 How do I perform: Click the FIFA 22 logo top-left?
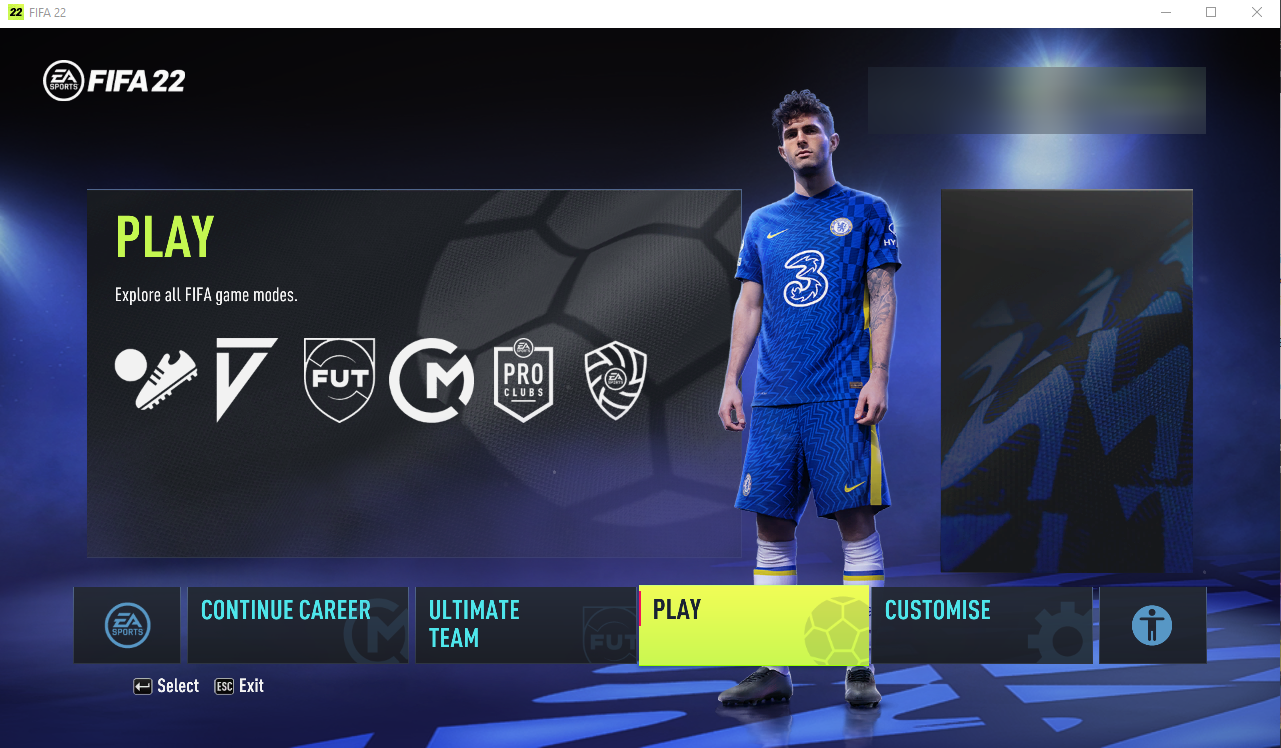(113, 80)
